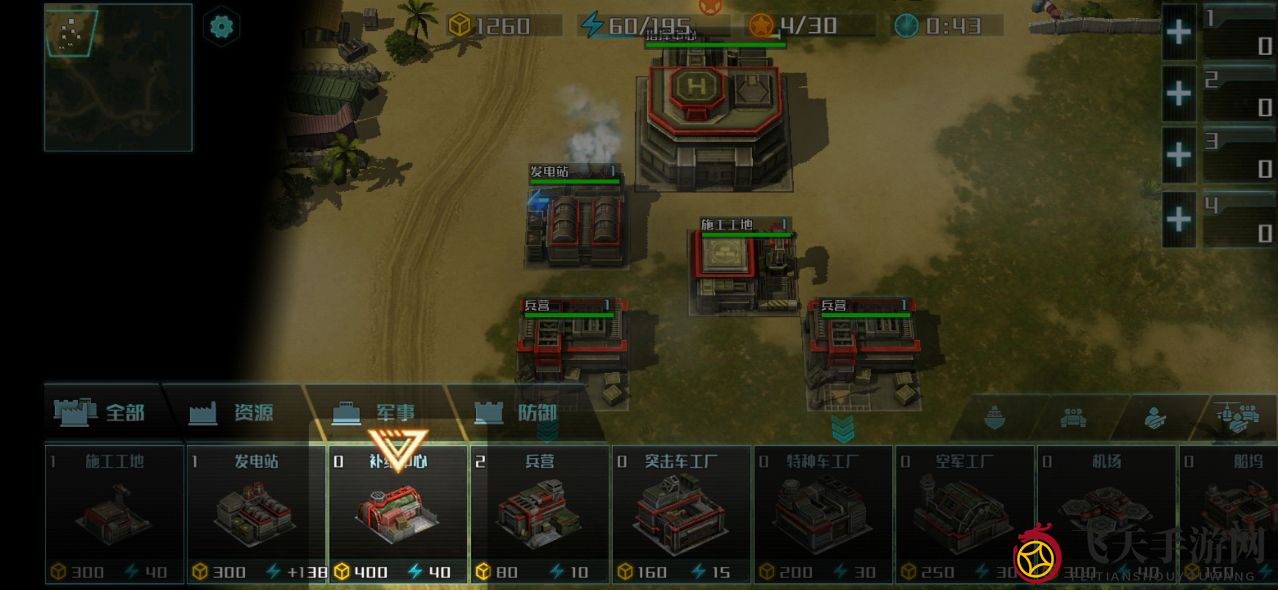Select the 机场 build card
Viewport: 1278px width, 590px height.
click(1106, 515)
